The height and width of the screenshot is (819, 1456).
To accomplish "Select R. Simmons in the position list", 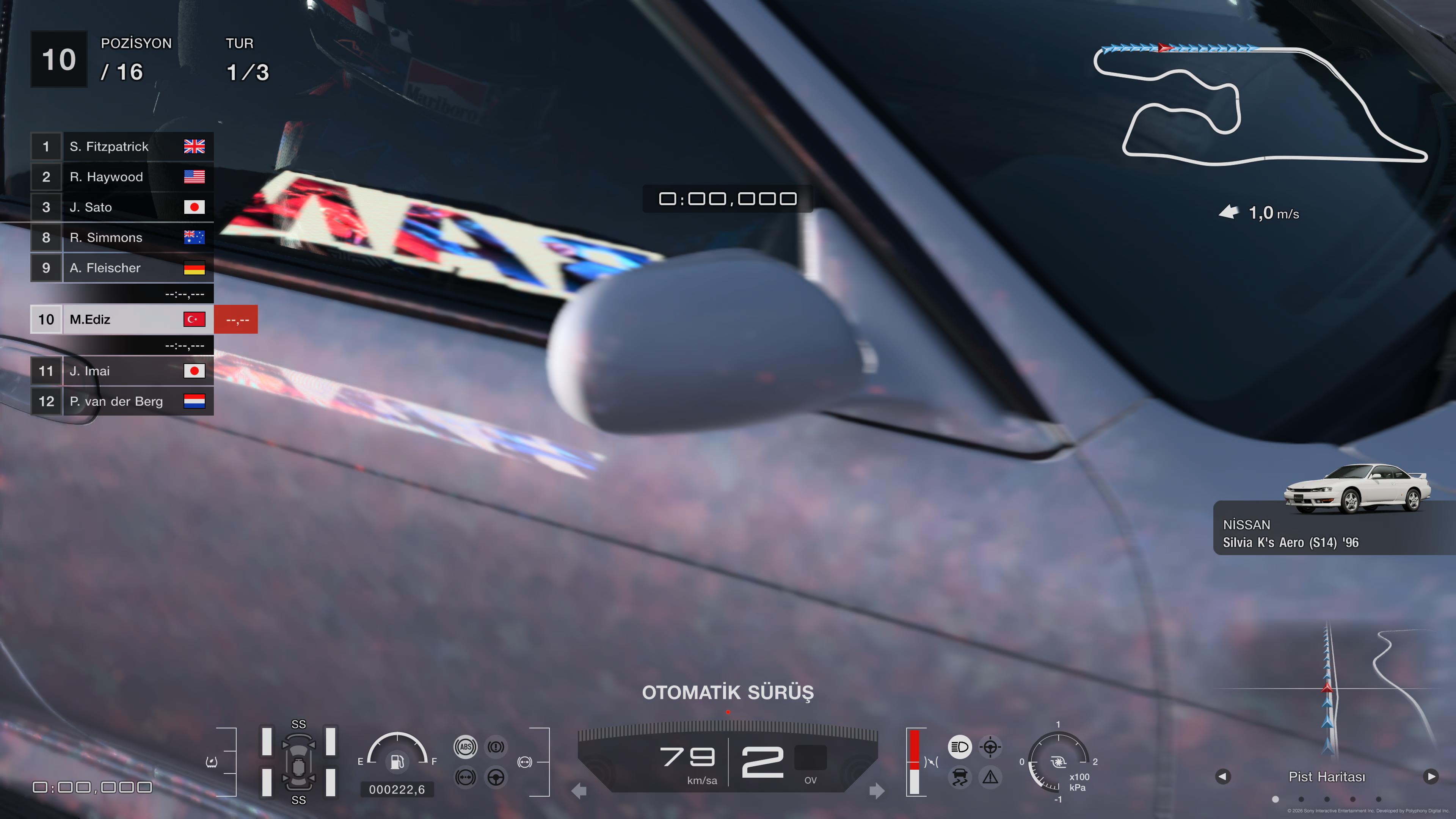I will coord(121,237).
